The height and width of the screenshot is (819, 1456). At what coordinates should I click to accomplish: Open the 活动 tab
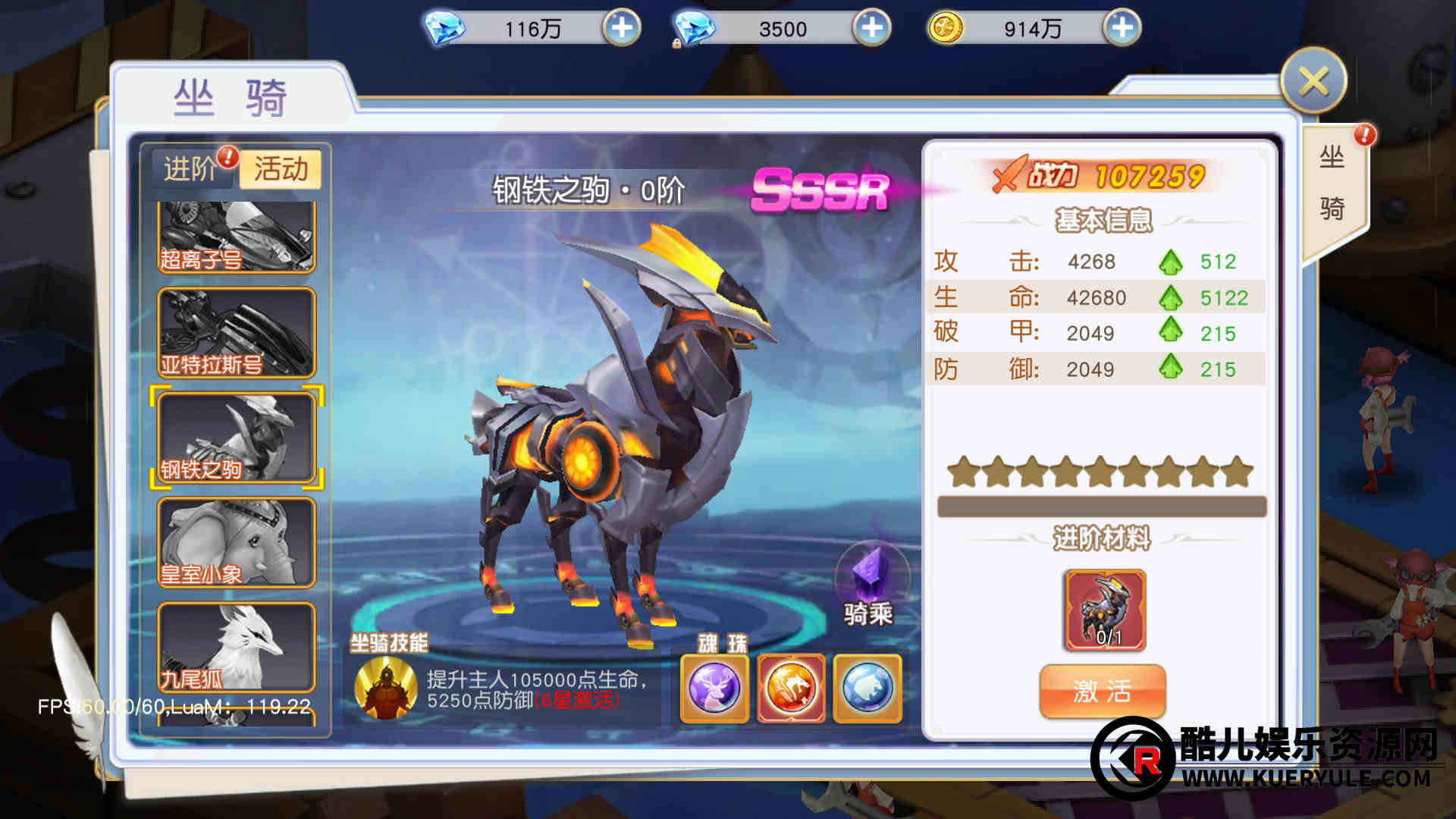click(x=281, y=168)
